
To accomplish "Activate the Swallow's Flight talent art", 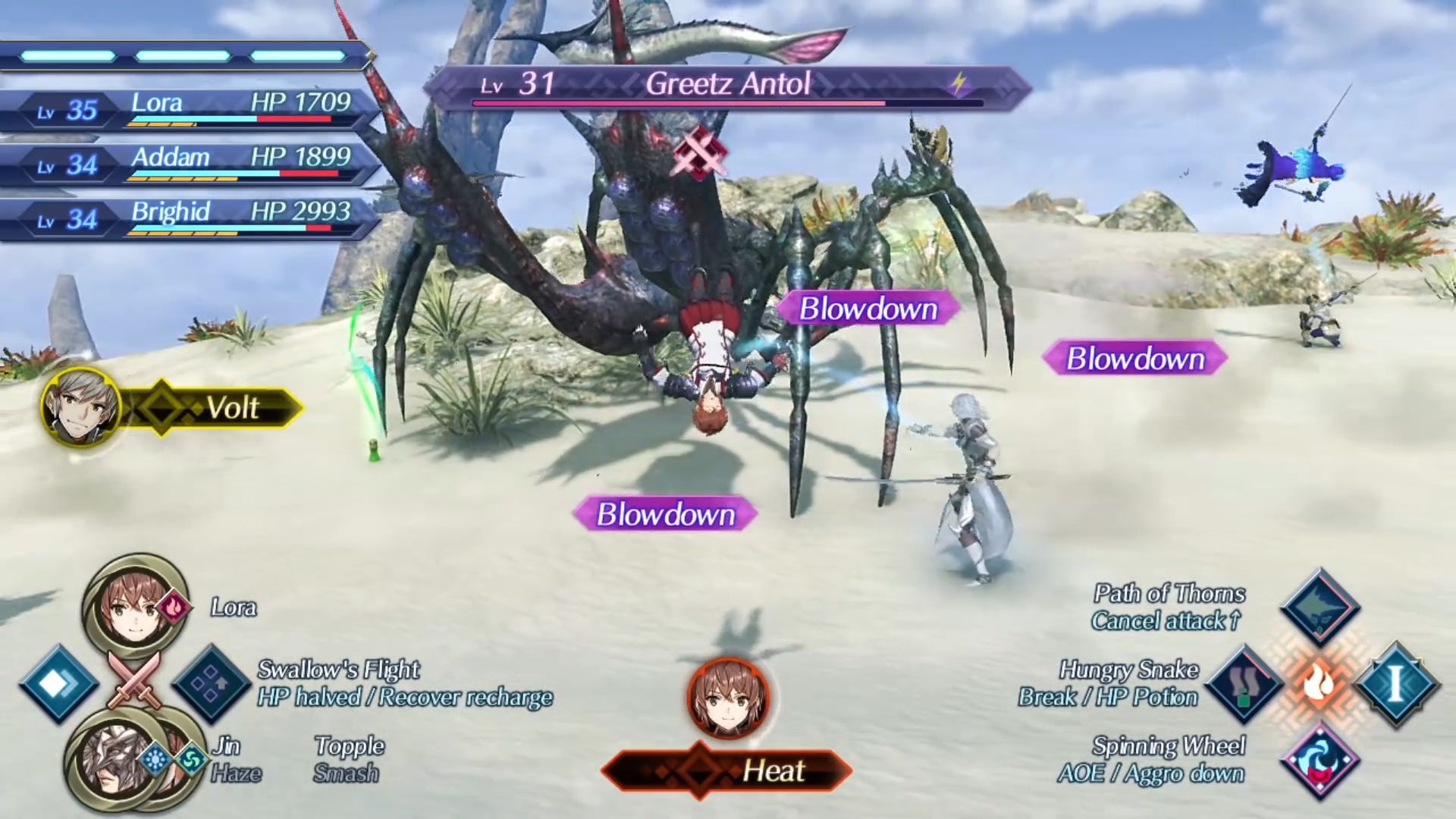I will pyautogui.click(x=211, y=684).
